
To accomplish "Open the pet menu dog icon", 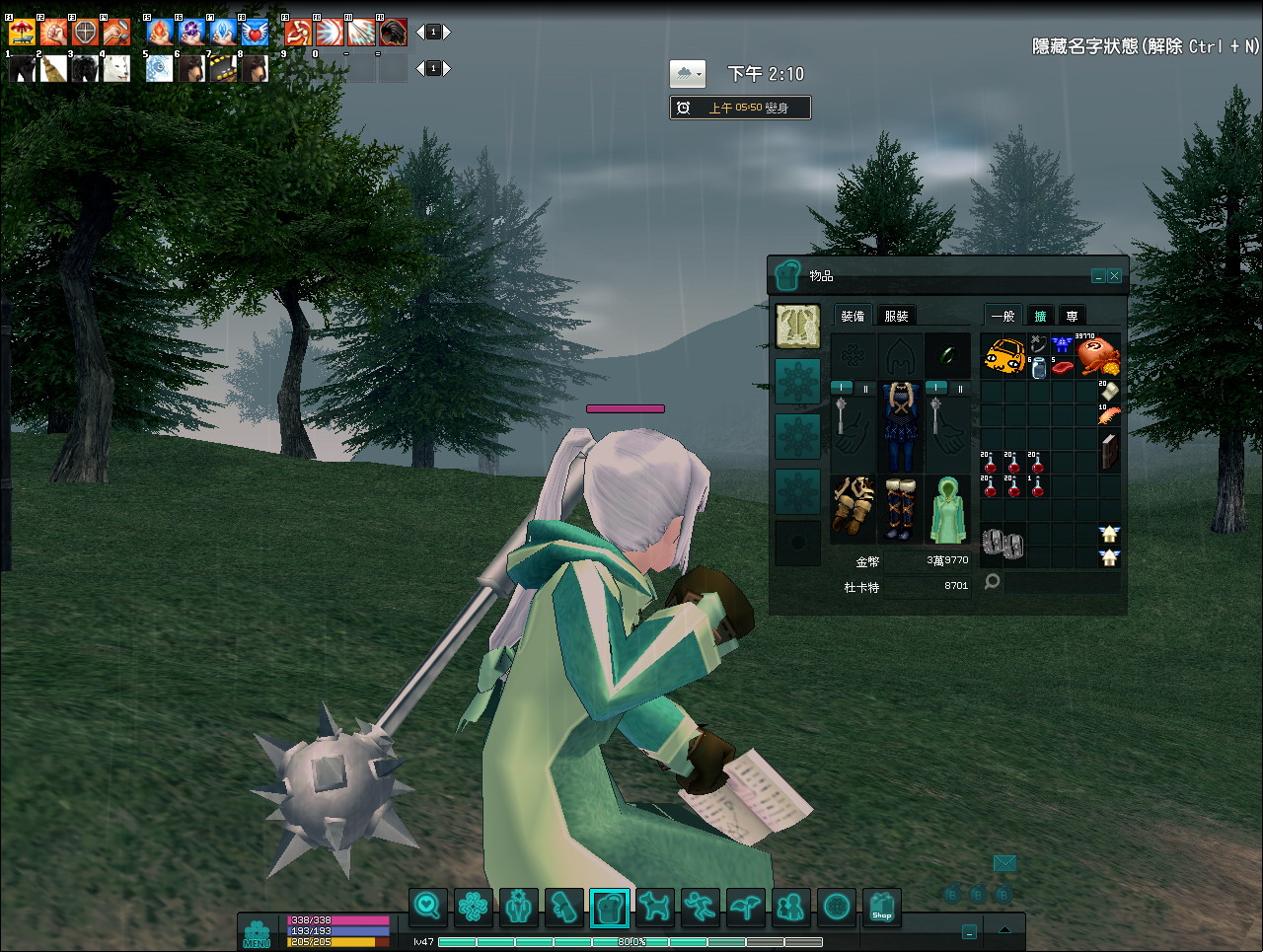I will (655, 907).
